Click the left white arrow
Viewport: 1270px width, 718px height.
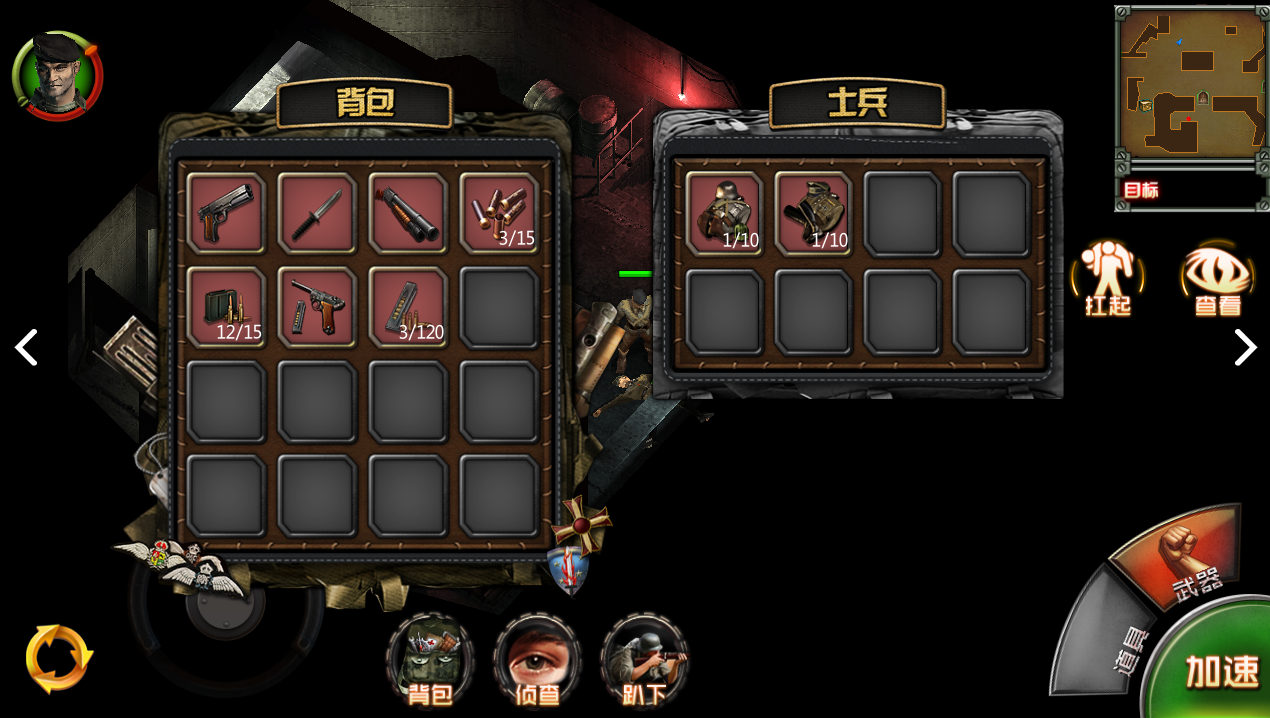tap(26, 348)
